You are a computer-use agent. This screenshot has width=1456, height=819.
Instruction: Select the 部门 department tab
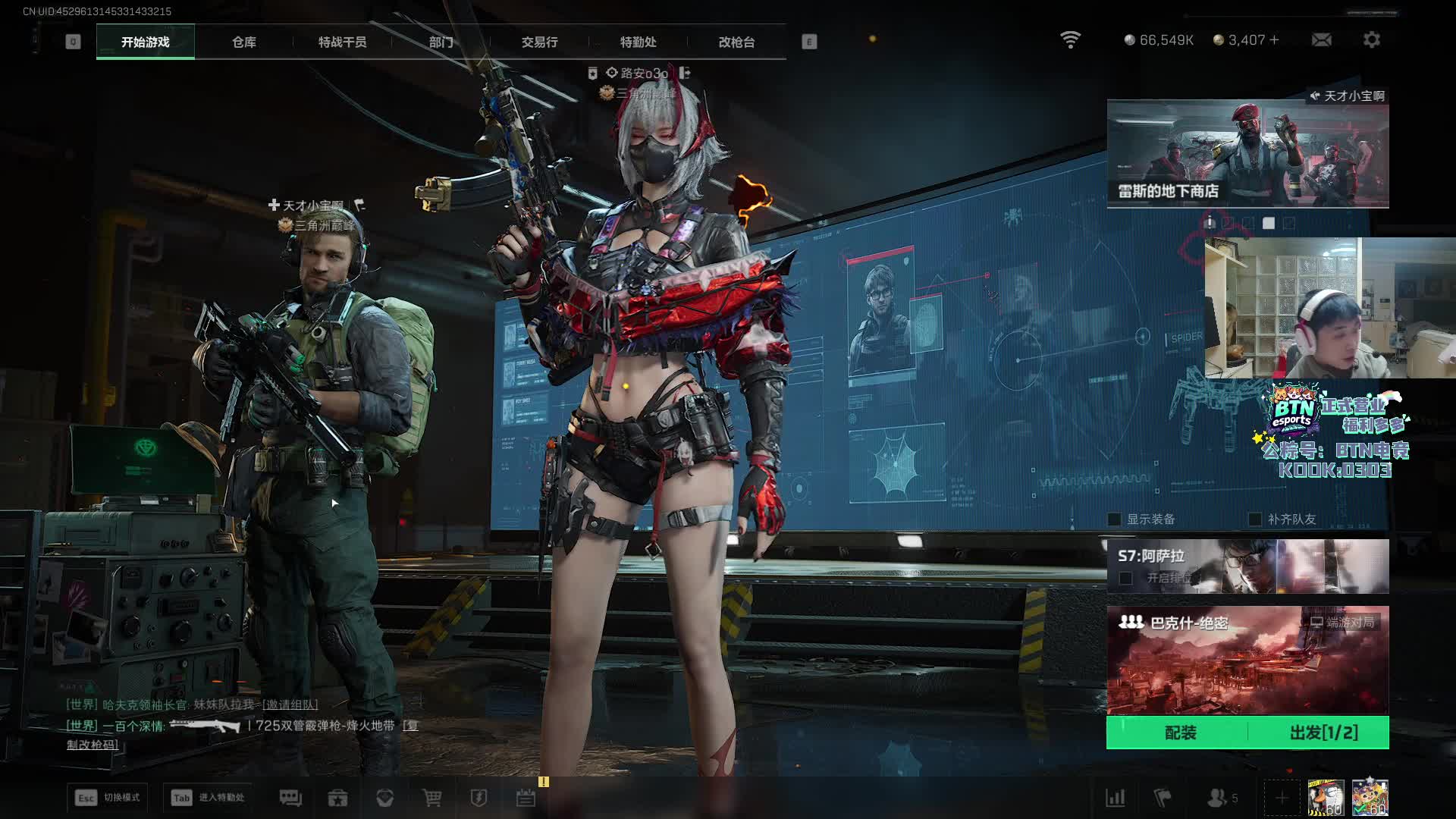[x=441, y=42]
